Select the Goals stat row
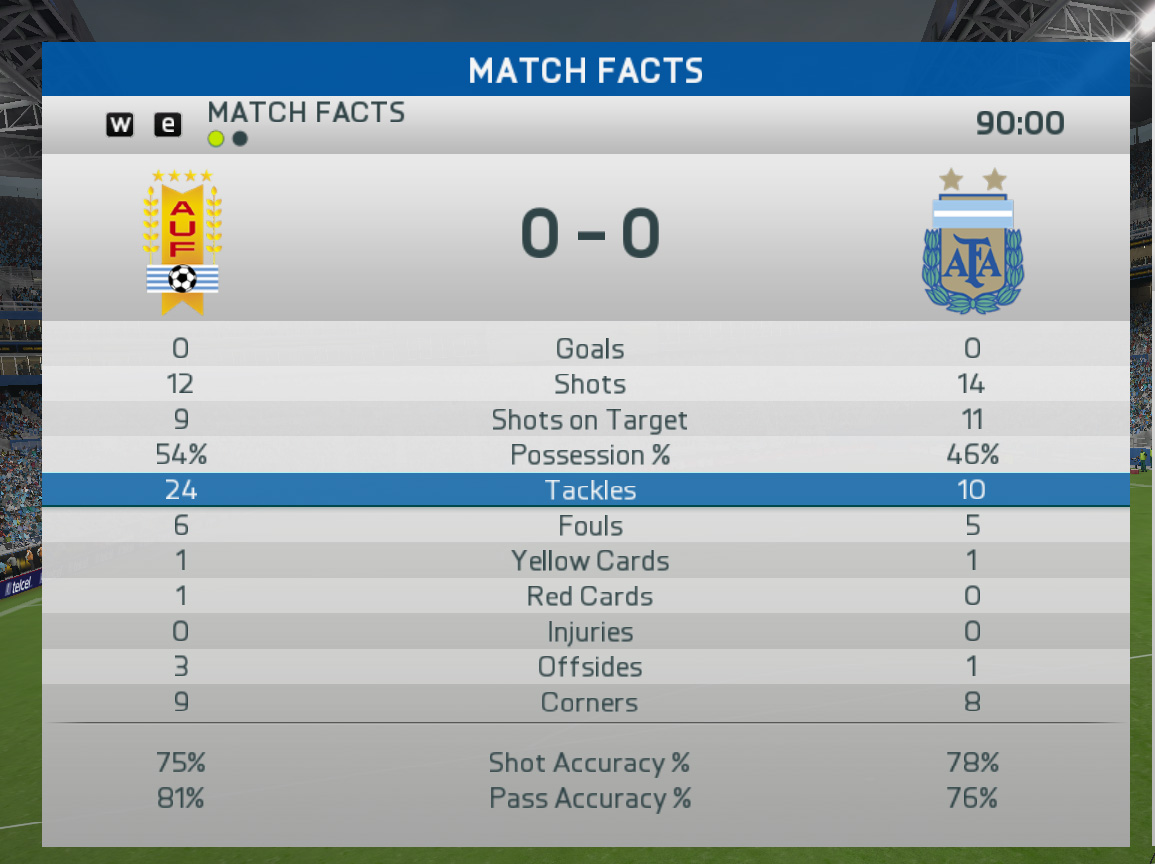 [589, 349]
